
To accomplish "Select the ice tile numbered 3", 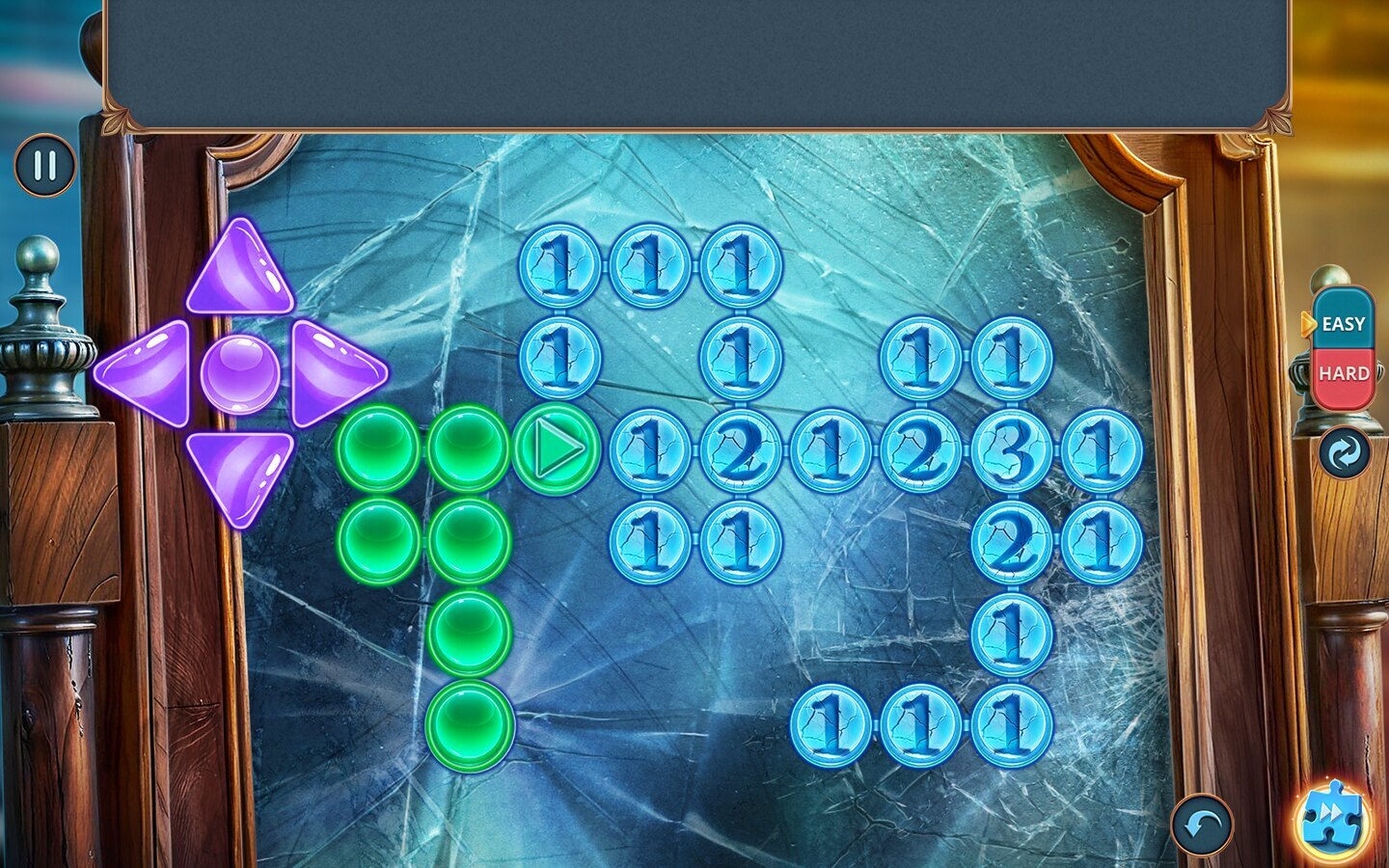I will [x=1011, y=449].
